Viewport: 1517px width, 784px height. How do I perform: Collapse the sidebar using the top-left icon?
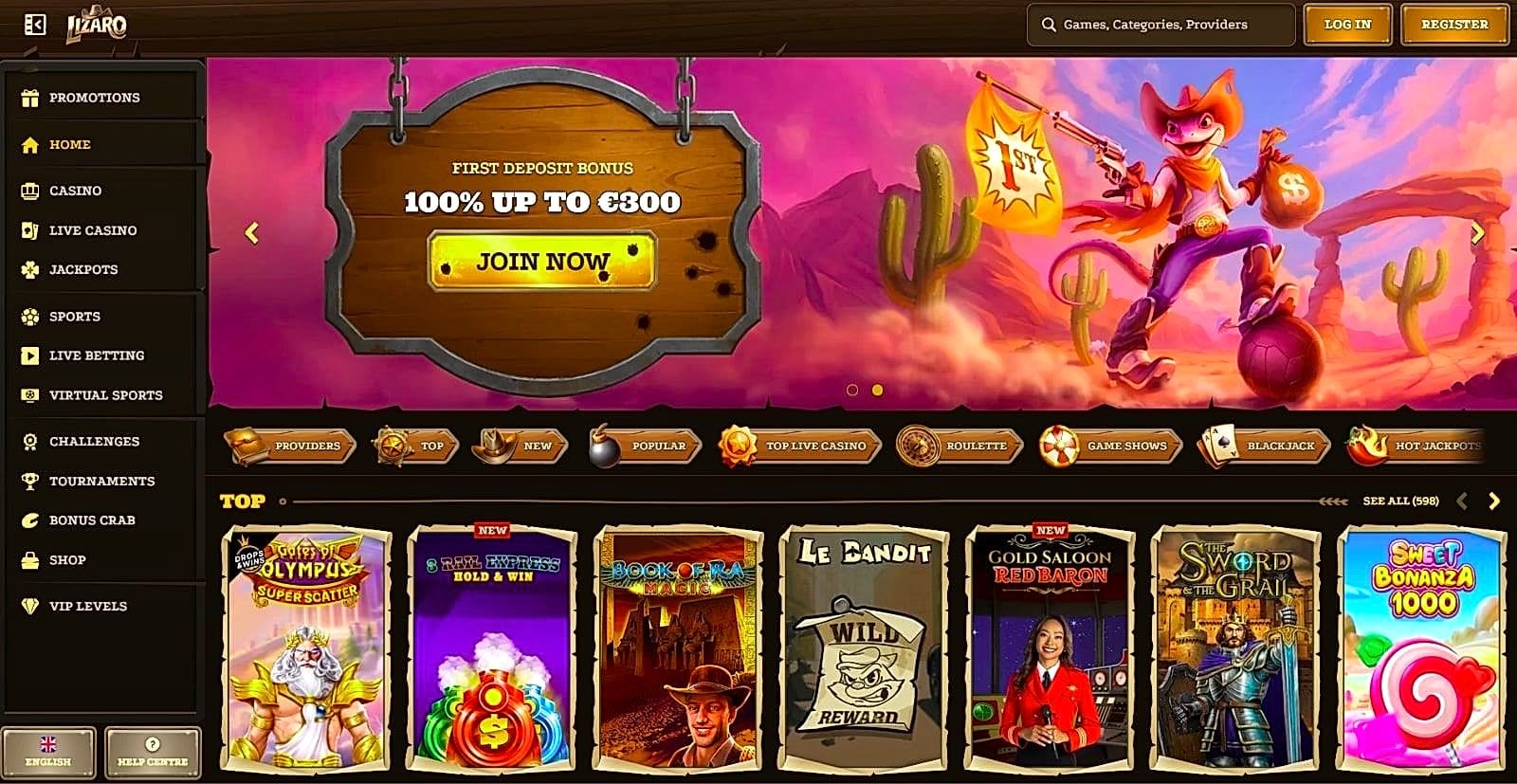point(35,23)
